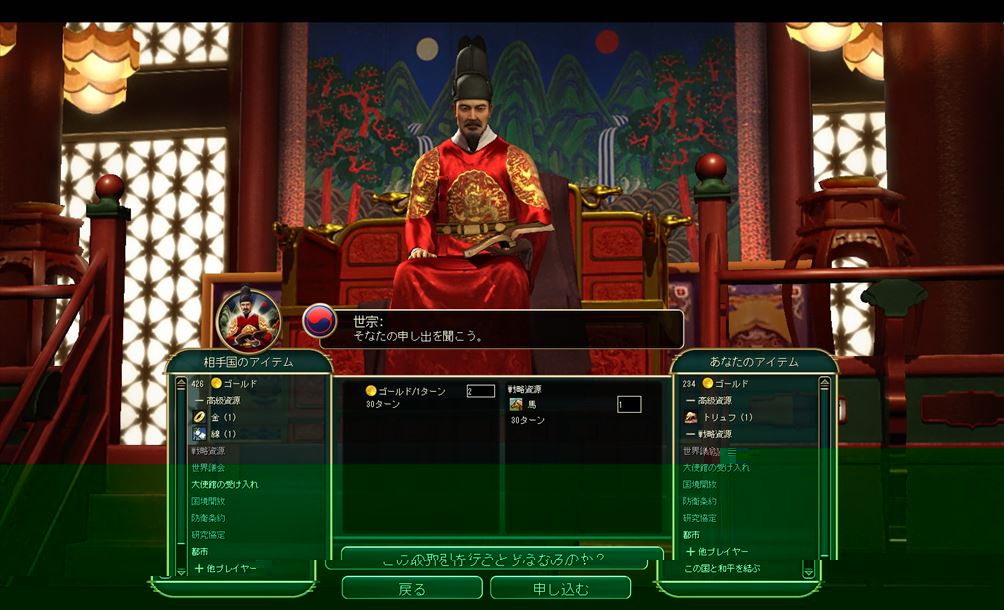Remove ゴールド/1ターン from the trade table
Viewport: 1004px width, 610px height.
pyautogui.click(x=412, y=391)
